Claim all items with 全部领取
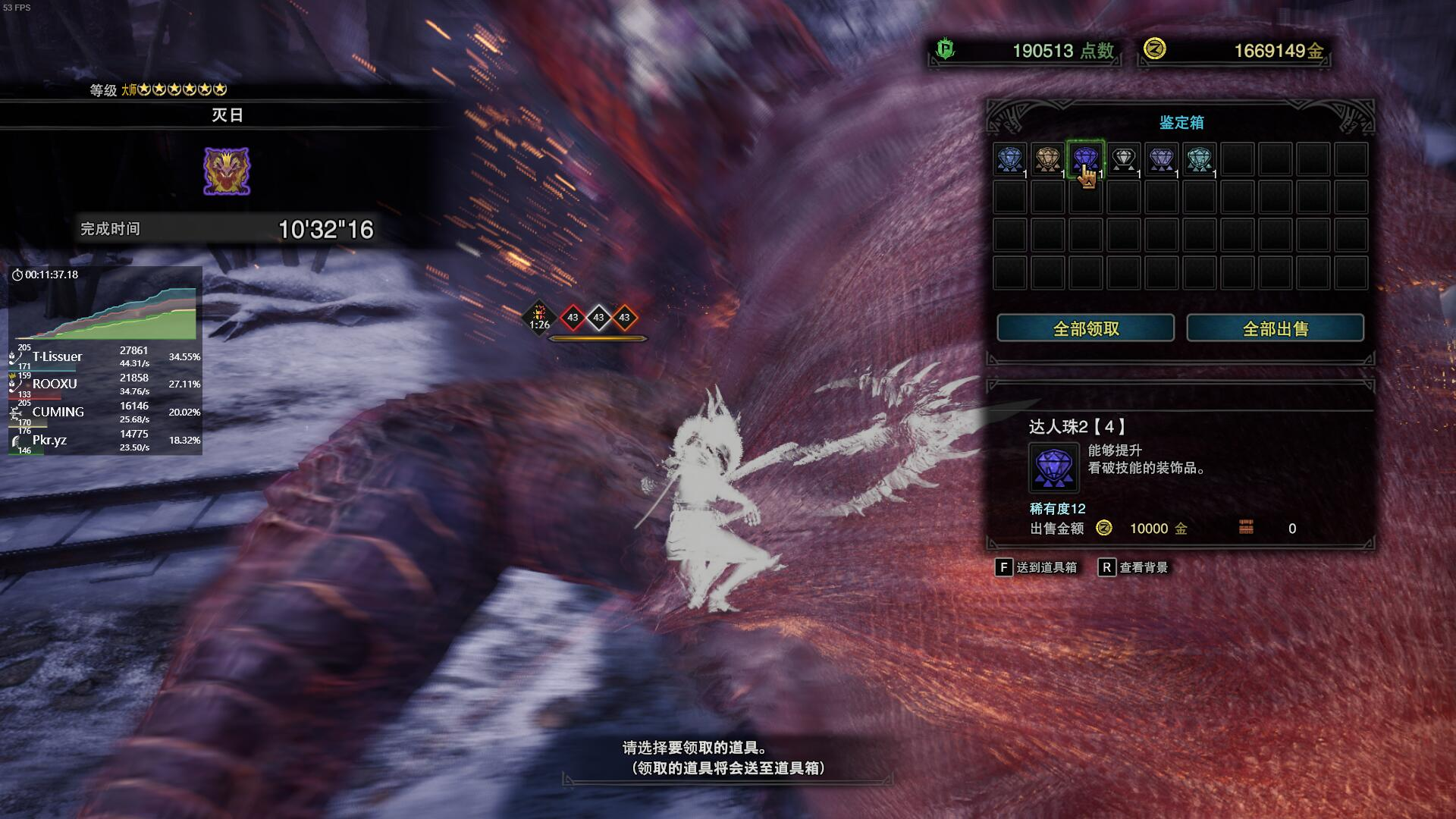1456x819 pixels. click(1085, 328)
